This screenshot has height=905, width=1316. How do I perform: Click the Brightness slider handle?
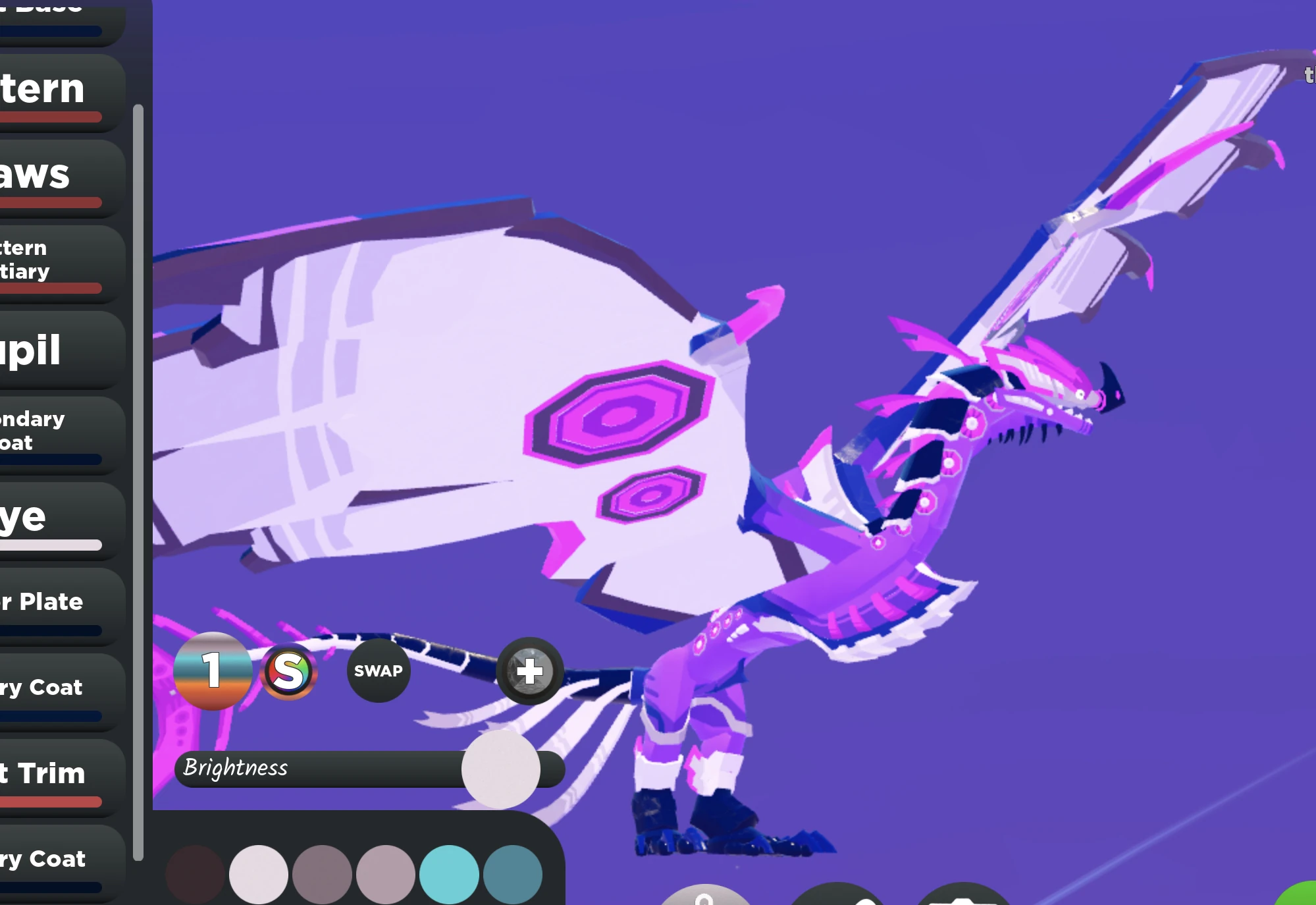(x=502, y=769)
